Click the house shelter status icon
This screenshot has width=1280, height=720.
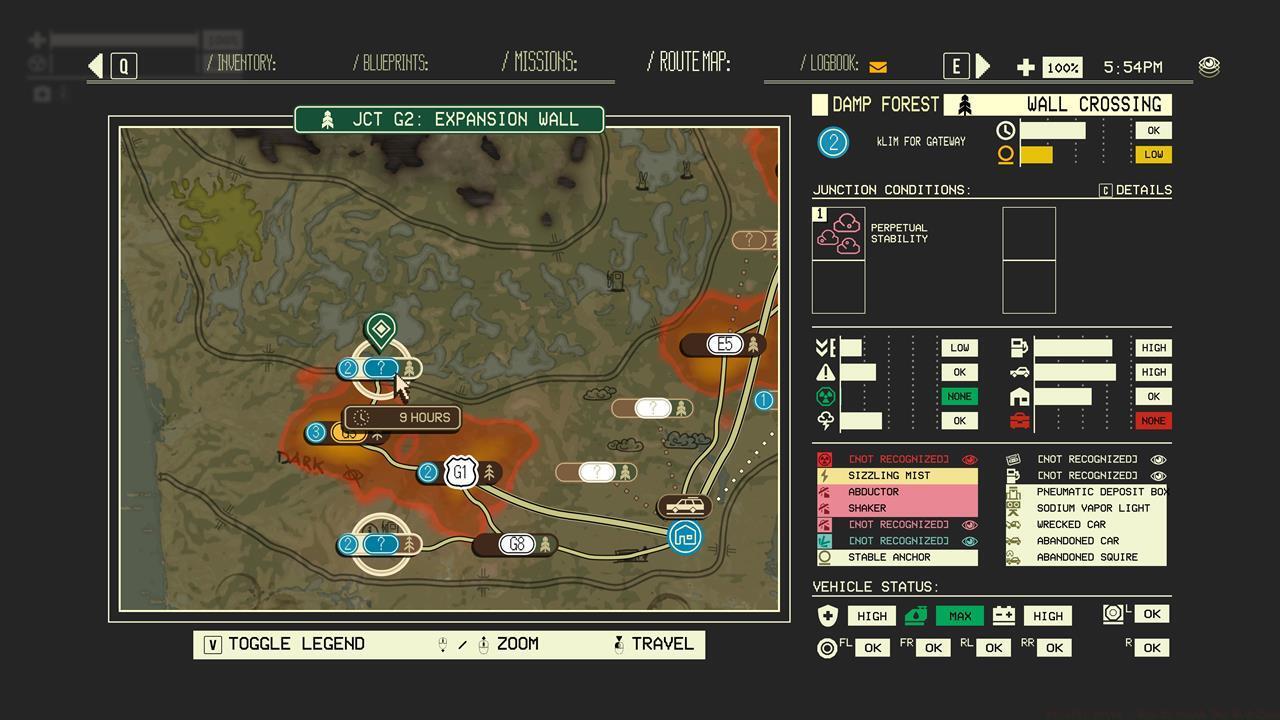pos(1018,397)
